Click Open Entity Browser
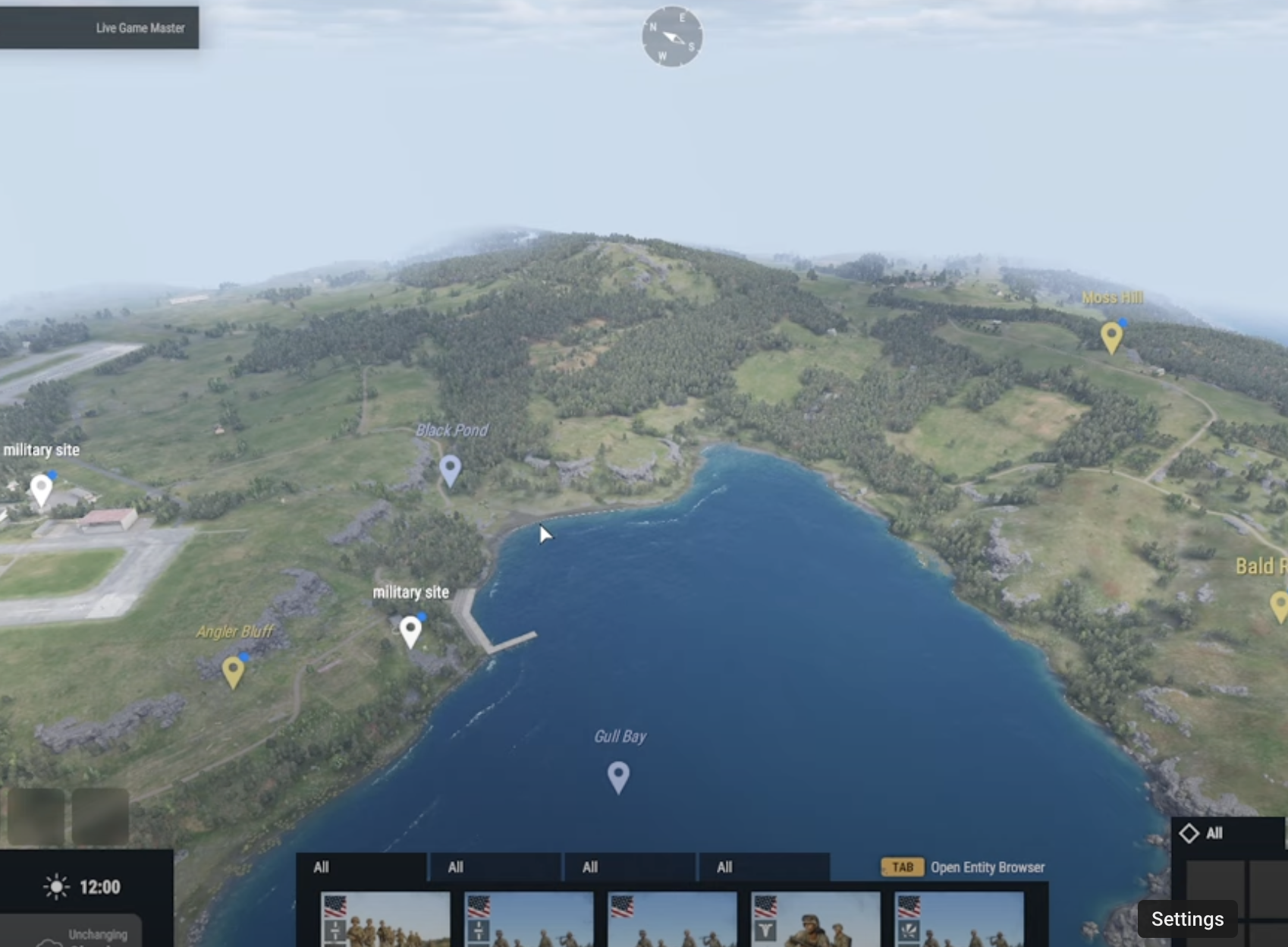The image size is (1288, 947). 988,867
